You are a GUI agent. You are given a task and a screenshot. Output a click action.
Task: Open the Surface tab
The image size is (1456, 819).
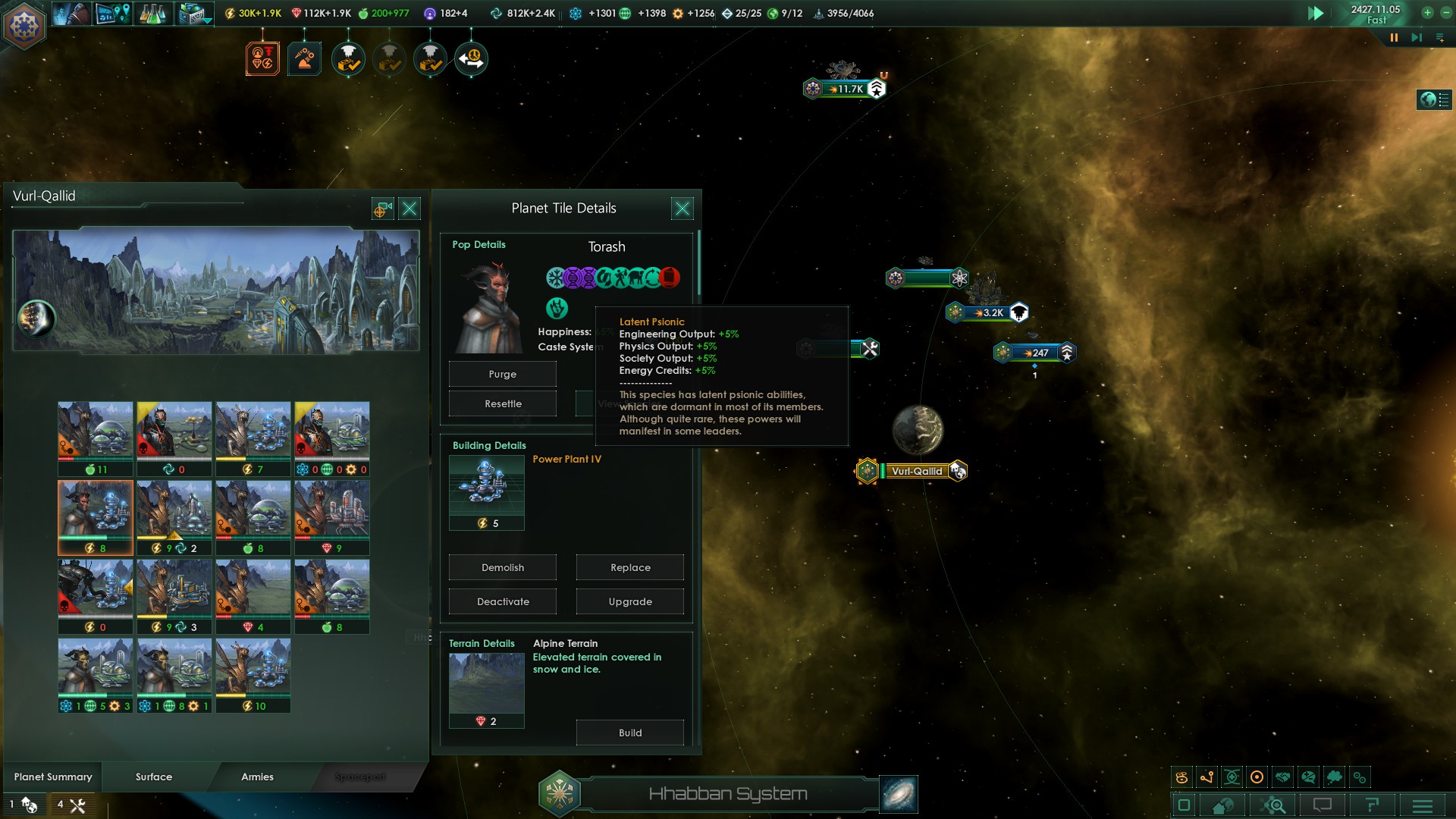[154, 777]
